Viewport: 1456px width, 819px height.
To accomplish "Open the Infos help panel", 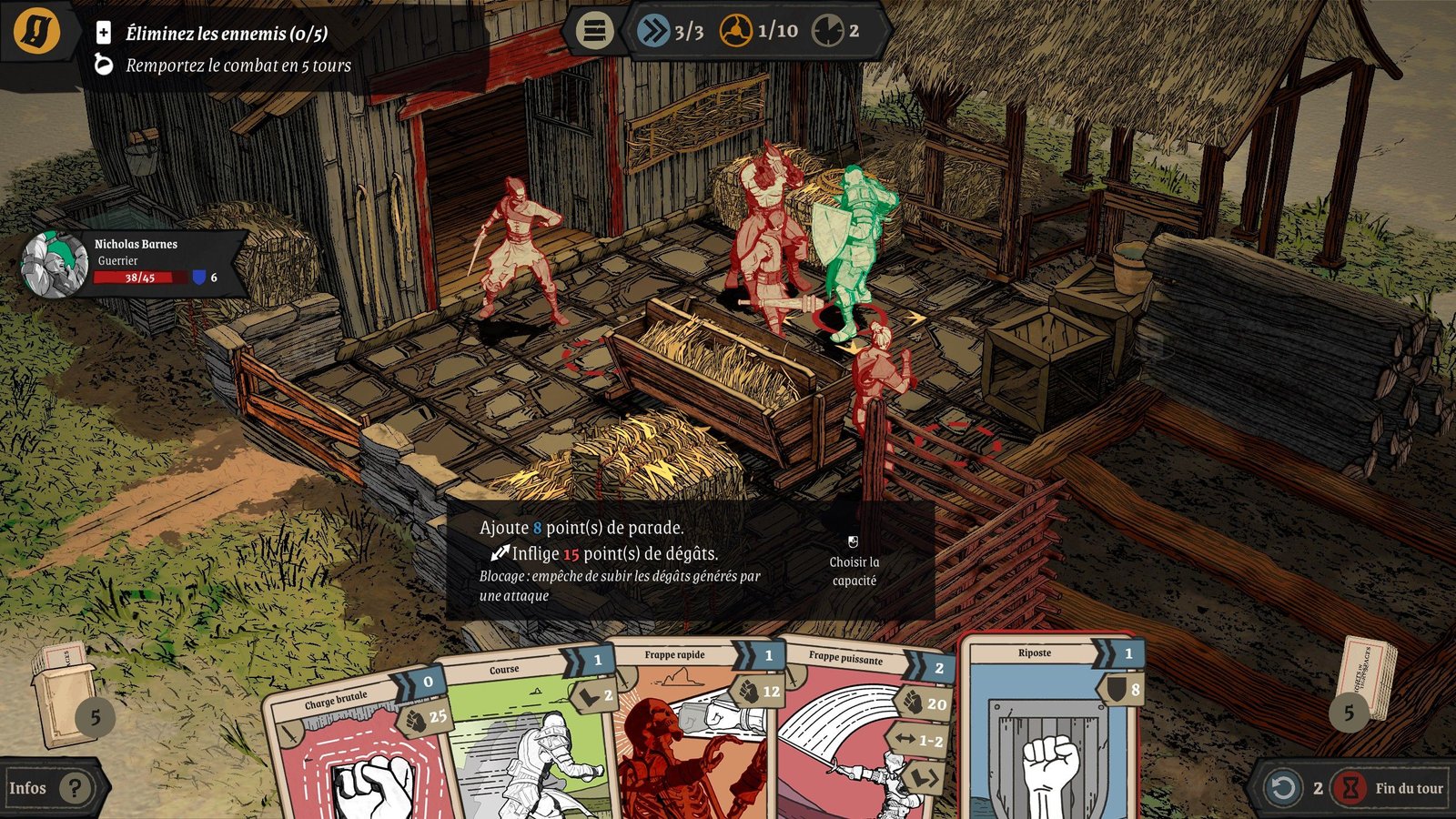I will pos(50,788).
